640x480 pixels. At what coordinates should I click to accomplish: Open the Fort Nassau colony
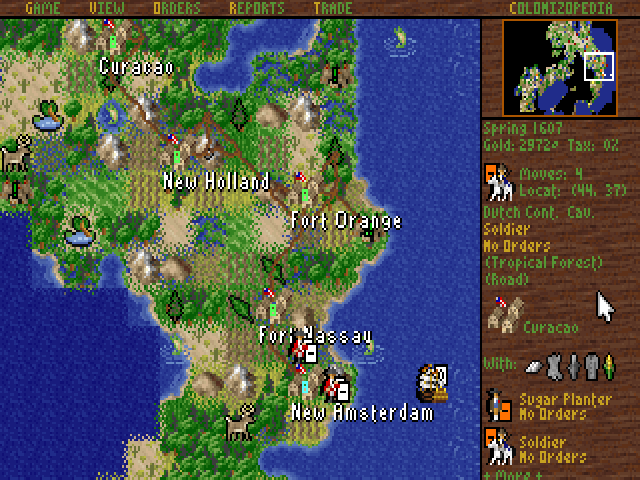(x=270, y=304)
